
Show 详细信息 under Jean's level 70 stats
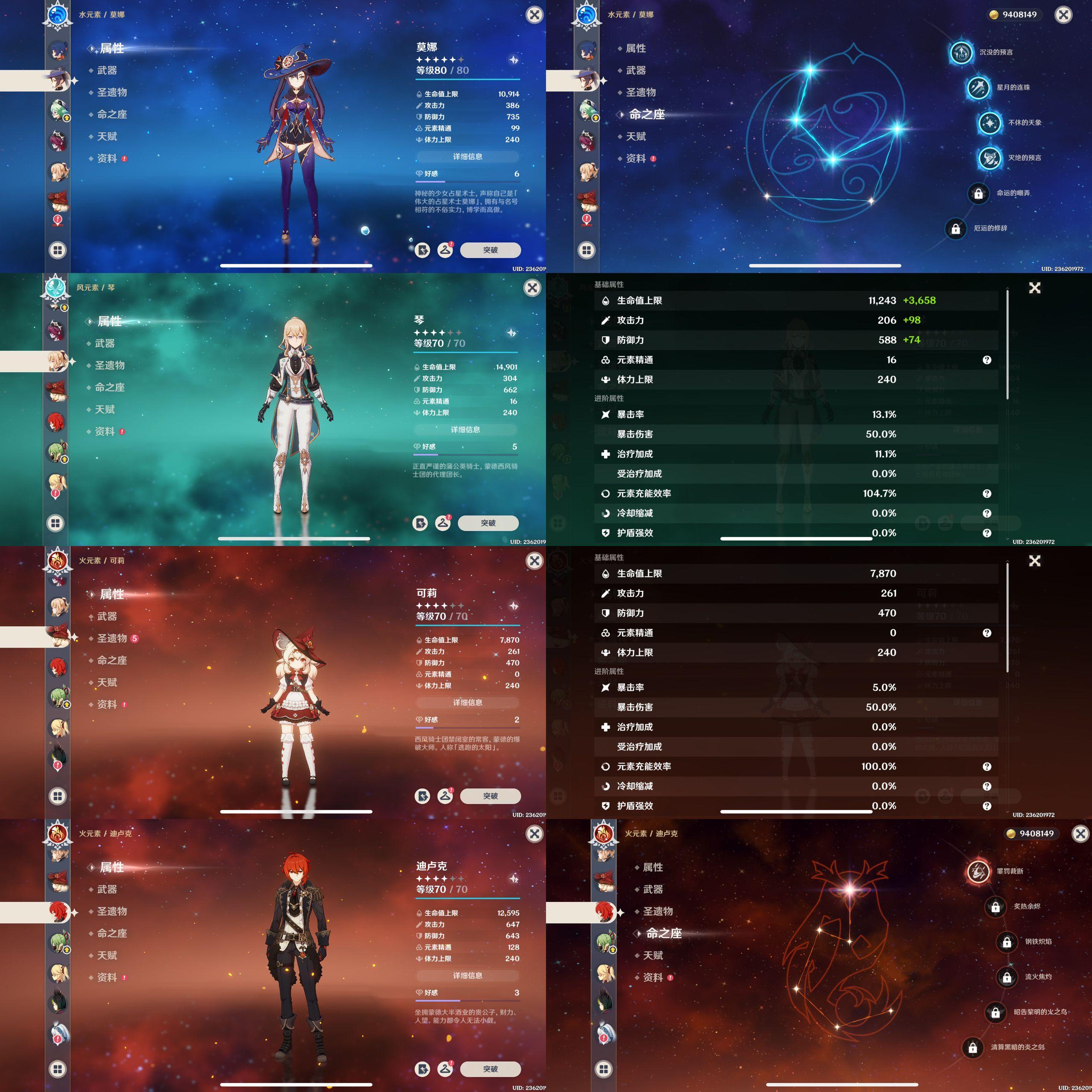tap(466, 429)
